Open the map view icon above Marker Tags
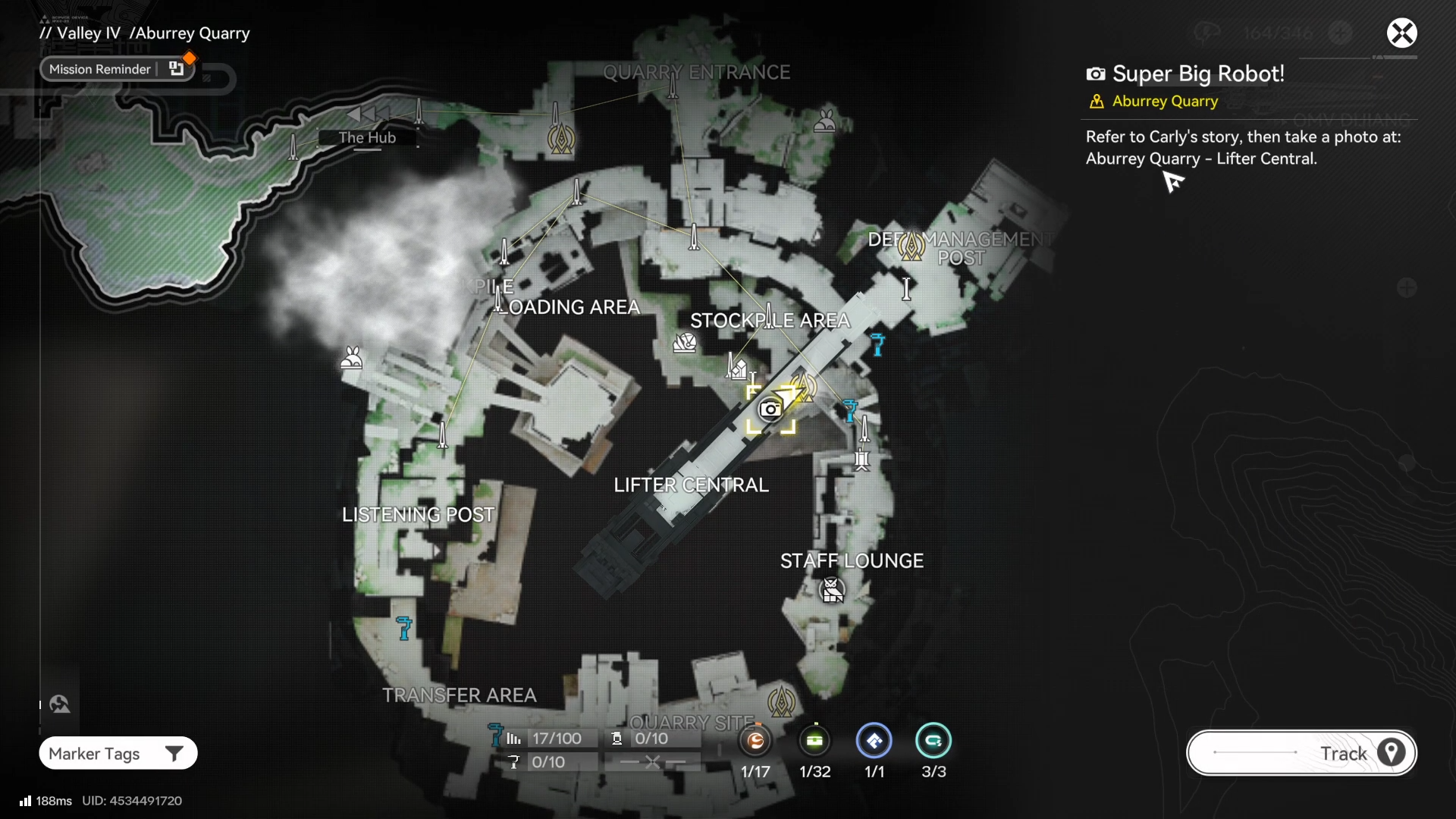This screenshot has width=1456, height=819. point(60,704)
